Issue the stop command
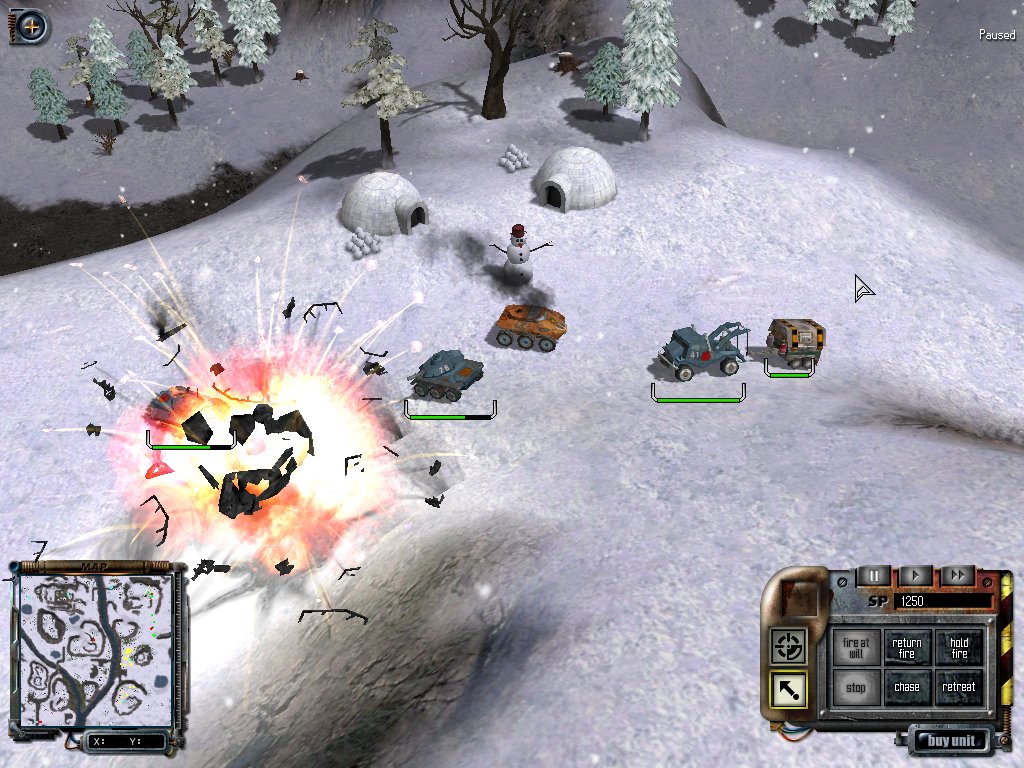1024x768 pixels. pyautogui.click(x=855, y=688)
